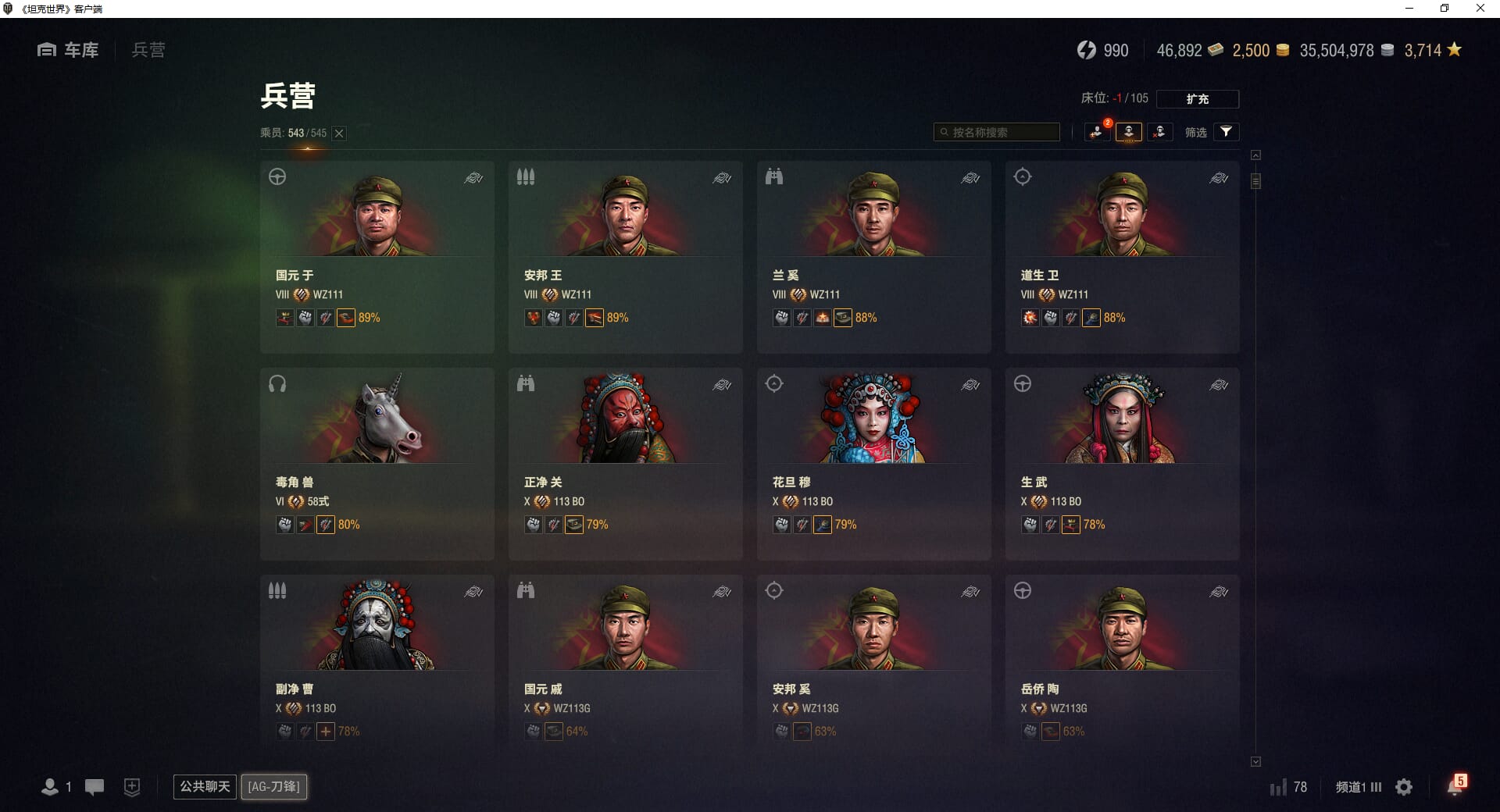The width and height of the screenshot is (1500, 812).
Task: Close the game client window
Action: [1480, 9]
